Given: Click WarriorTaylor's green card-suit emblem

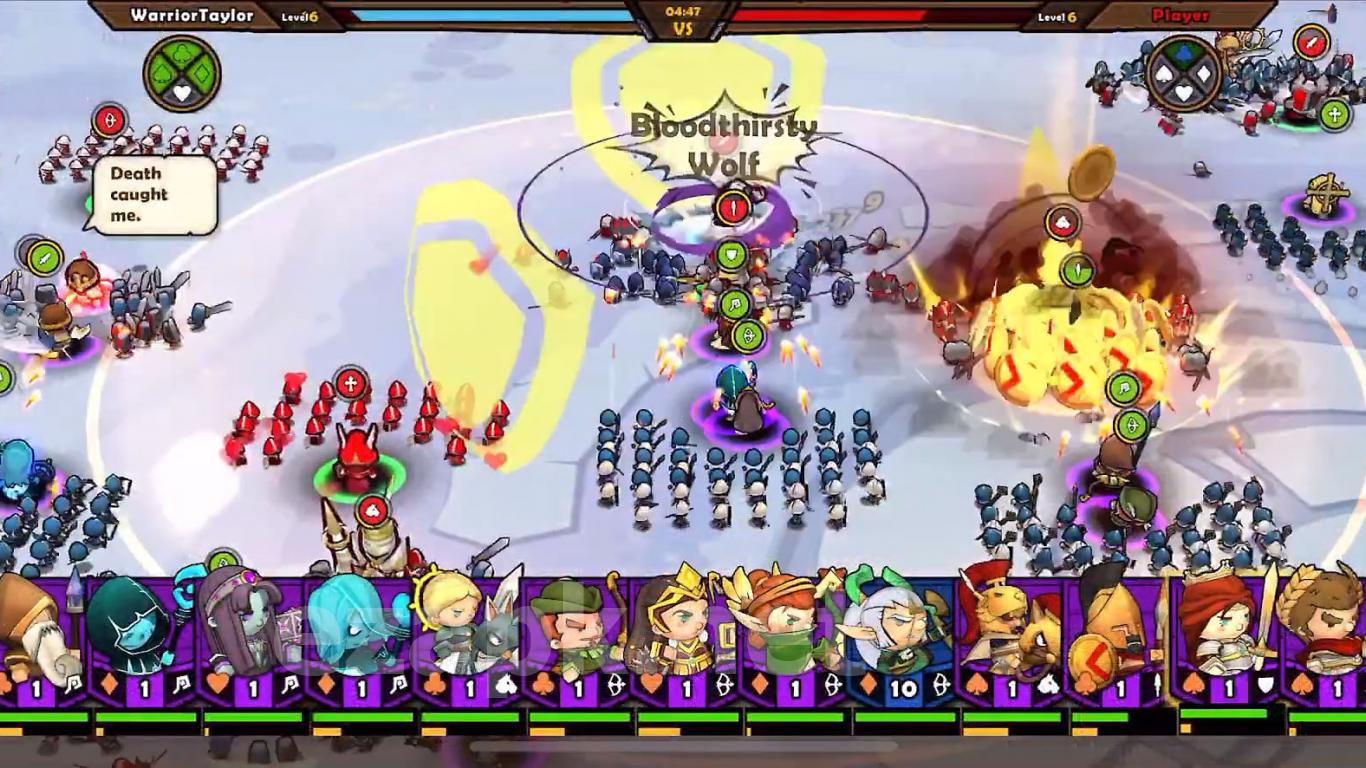Looking at the screenshot, I should point(182,74).
